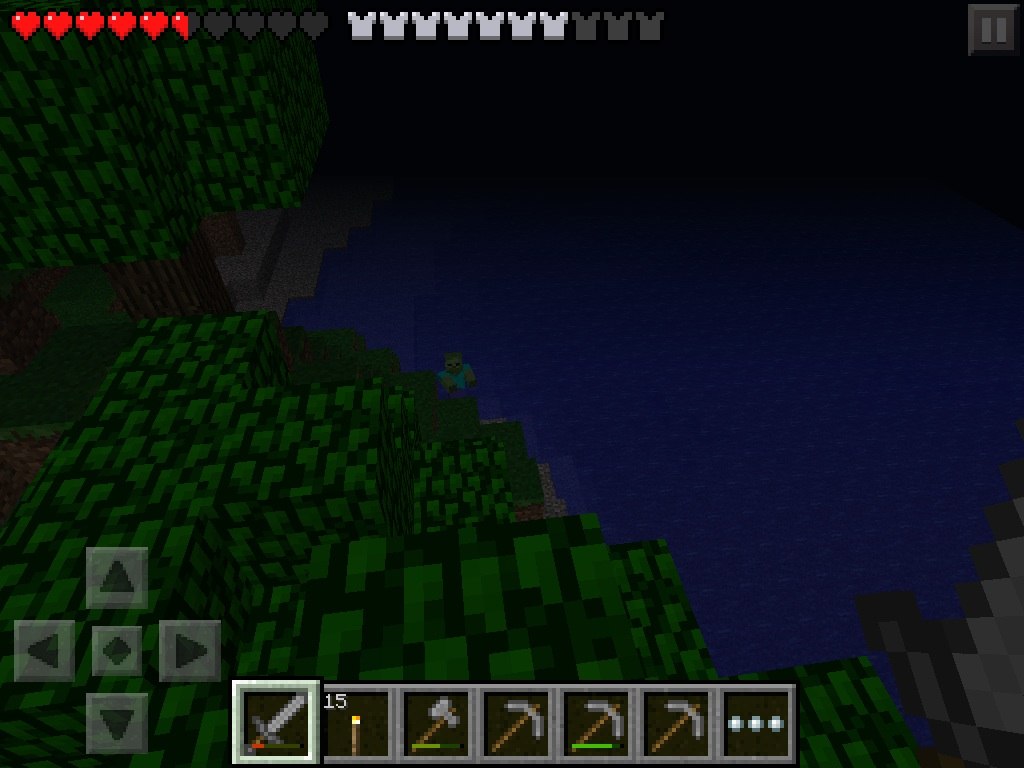The height and width of the screenshot is (768, 1024).
Task: Choose the pickaxe with the green durability bar
Action: click(597, 722)
